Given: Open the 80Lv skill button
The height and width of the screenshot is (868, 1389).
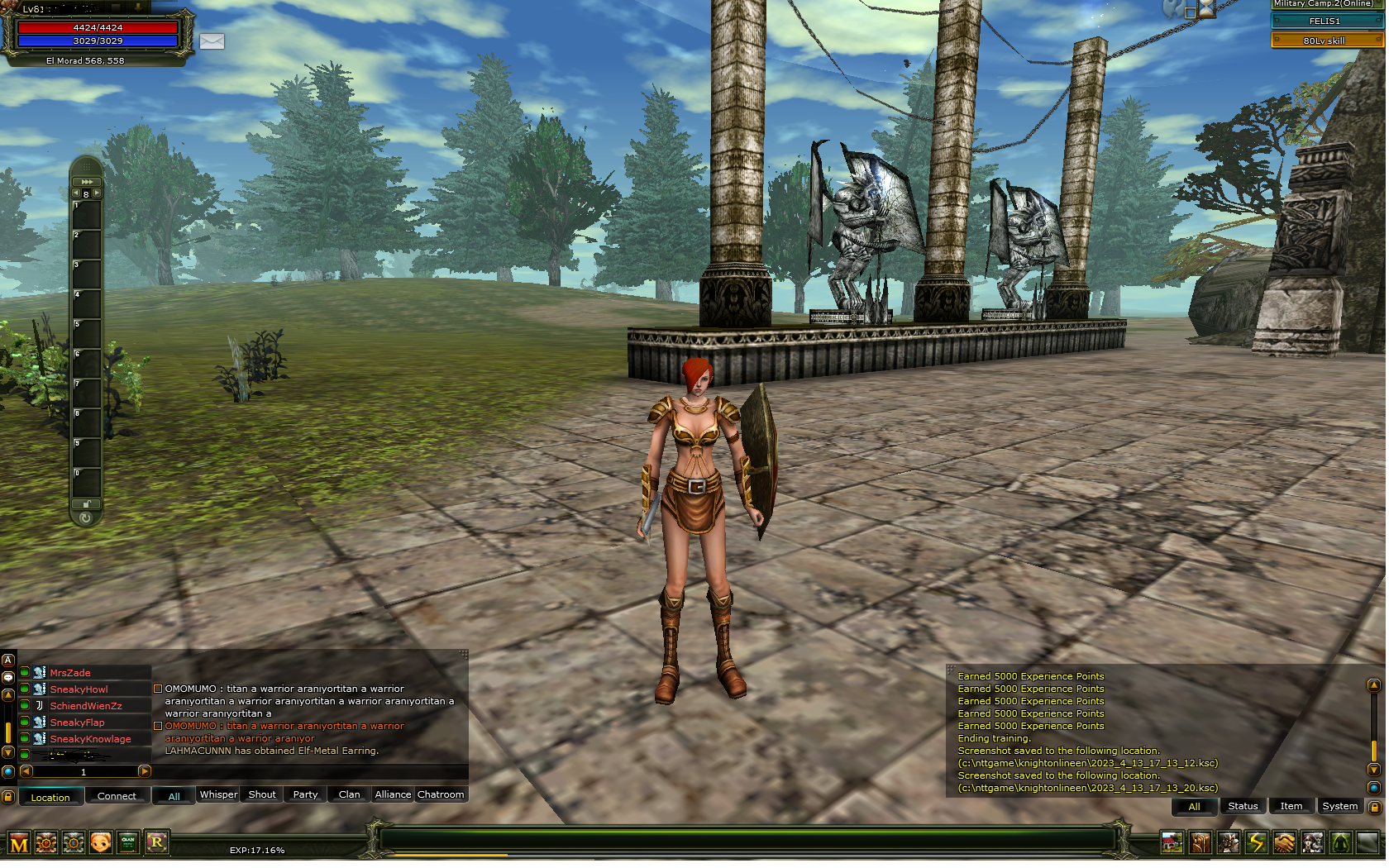Looking at the screenshot, I should (1325, 41).
